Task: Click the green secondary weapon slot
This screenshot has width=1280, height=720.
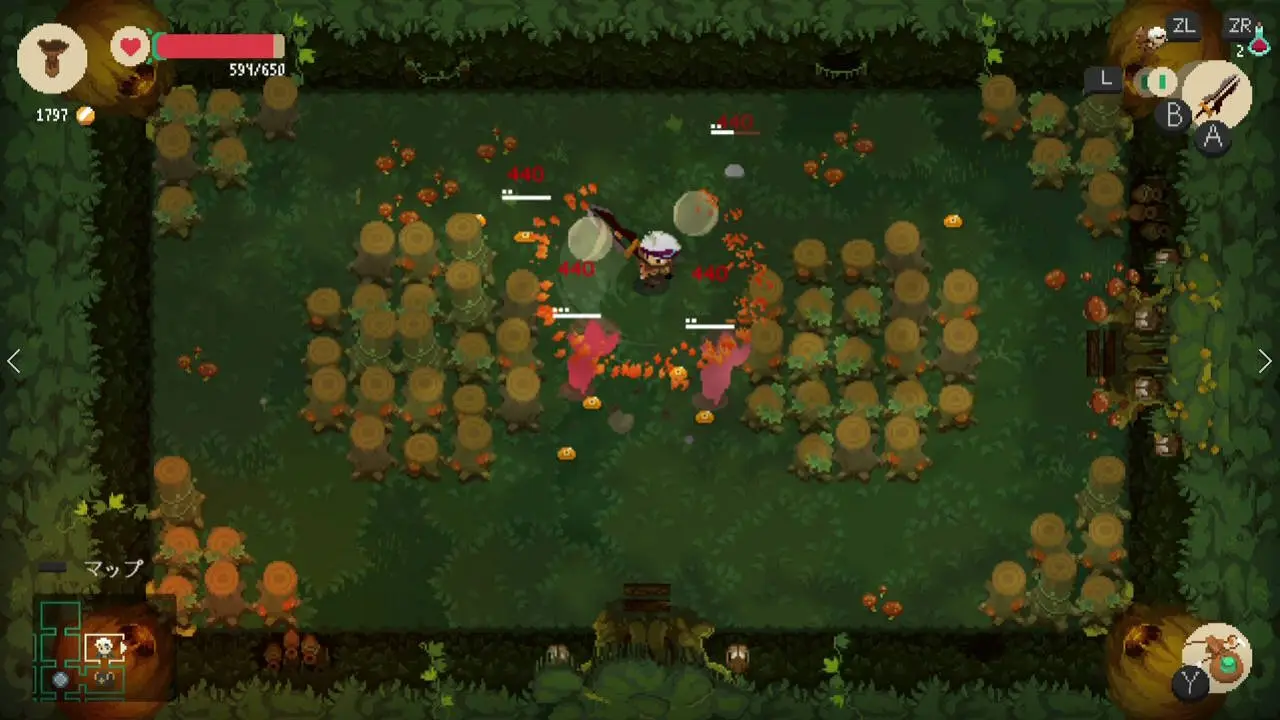Action: coord(1161,80)
